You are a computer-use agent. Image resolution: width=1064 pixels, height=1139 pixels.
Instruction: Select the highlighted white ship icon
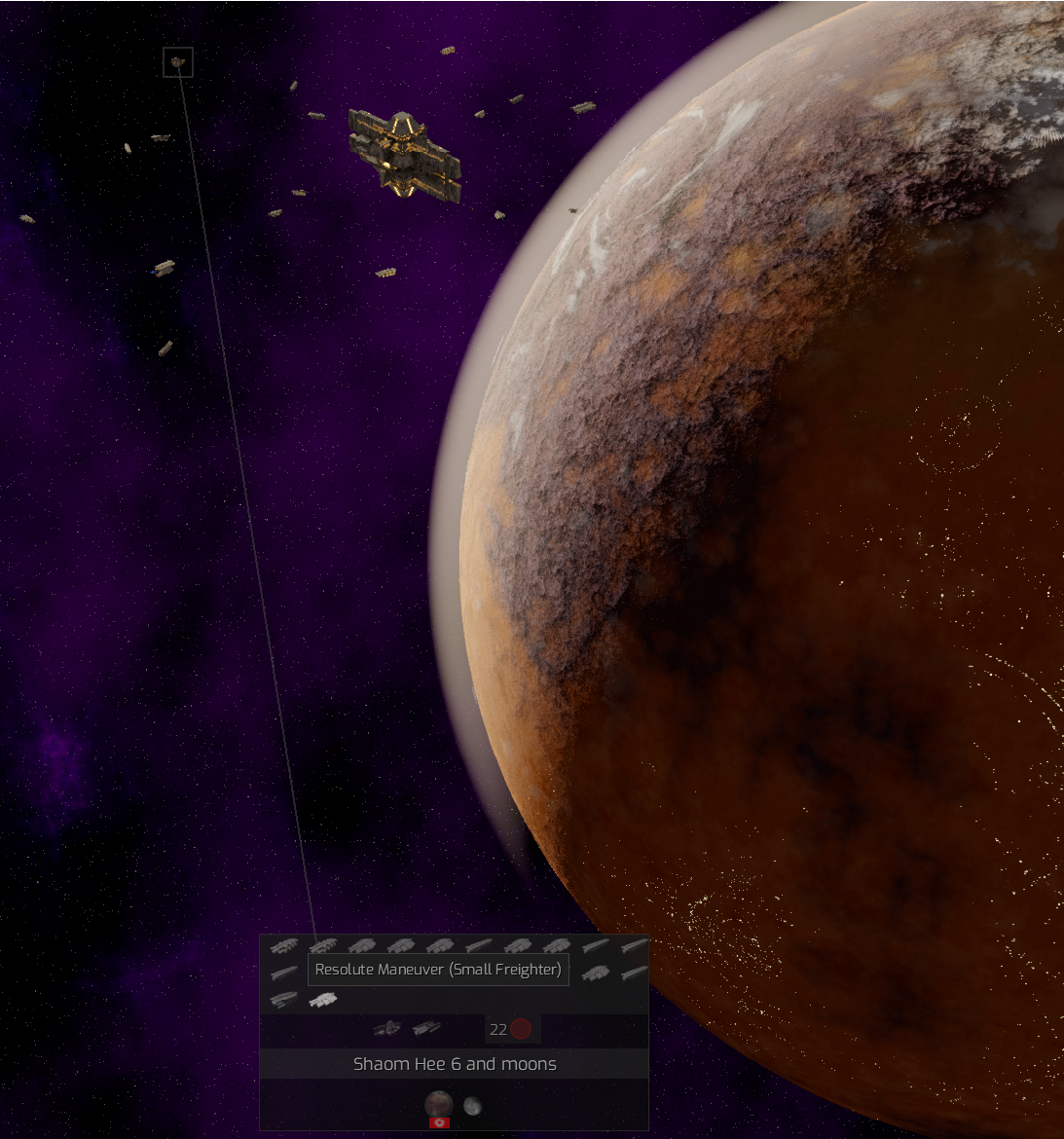[322, 999]
